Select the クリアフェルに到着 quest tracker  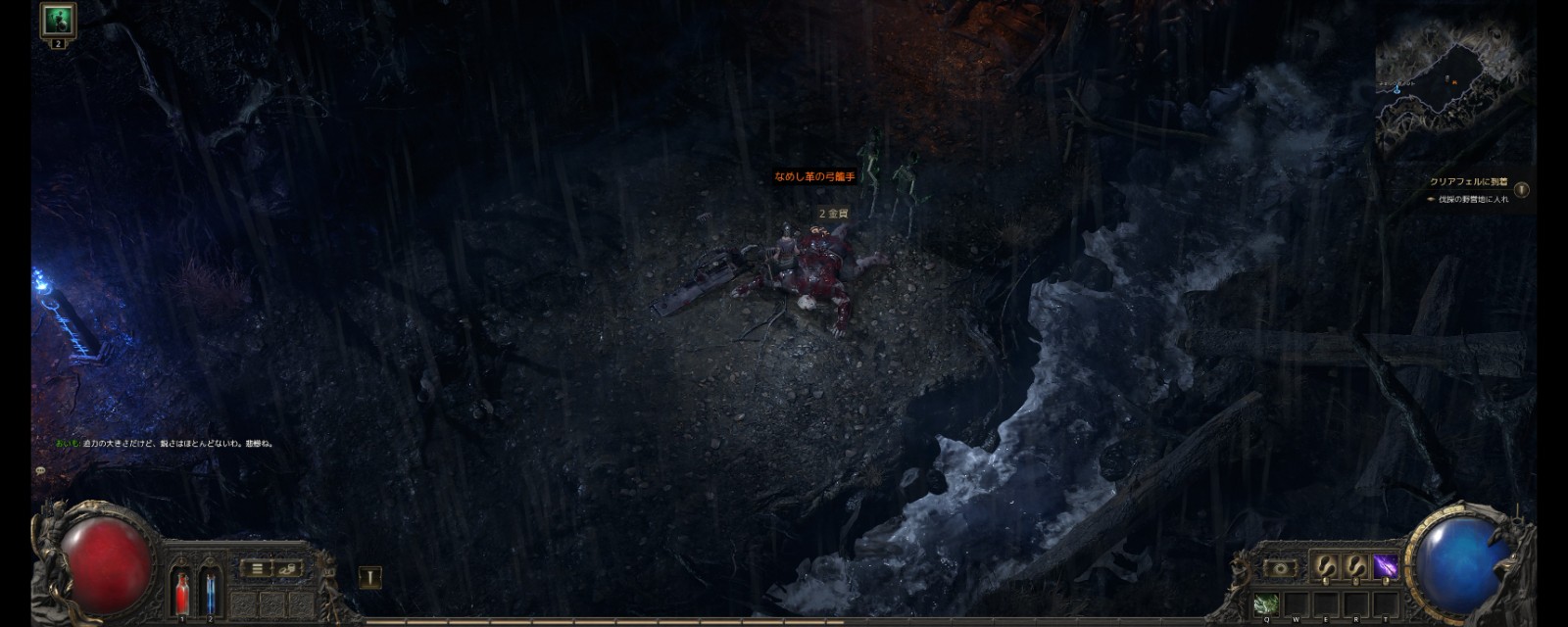coord(1468,182)
